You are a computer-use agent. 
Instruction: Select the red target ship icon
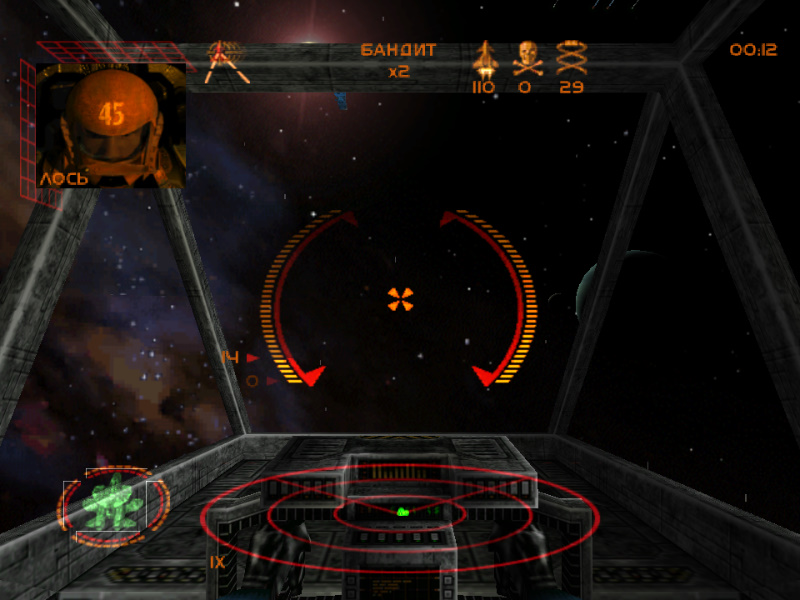(227, 60)
